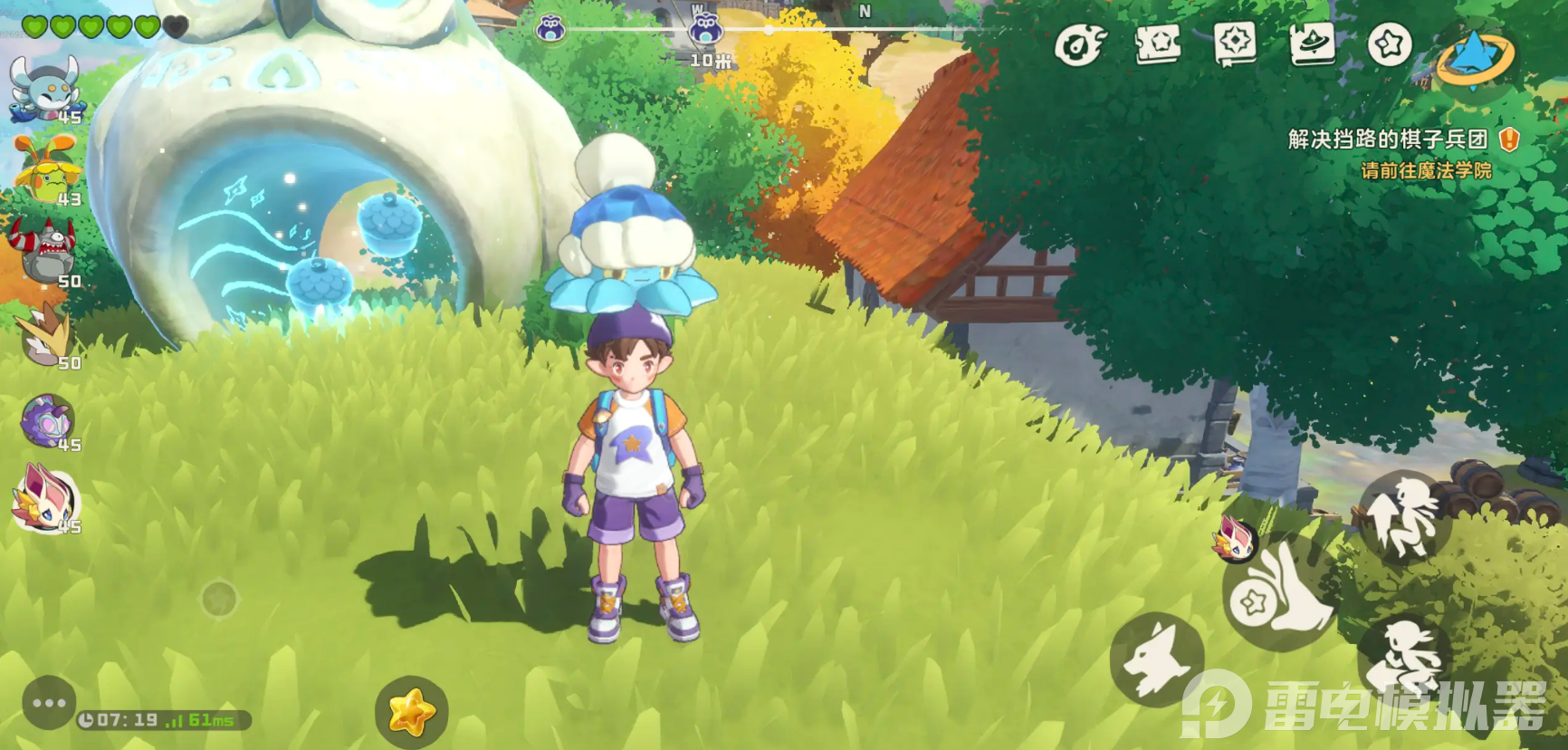The width and height of the screenshot is (1568, 750).
Task: Open the star ticket icon
Action: [x=1157, y=43]
